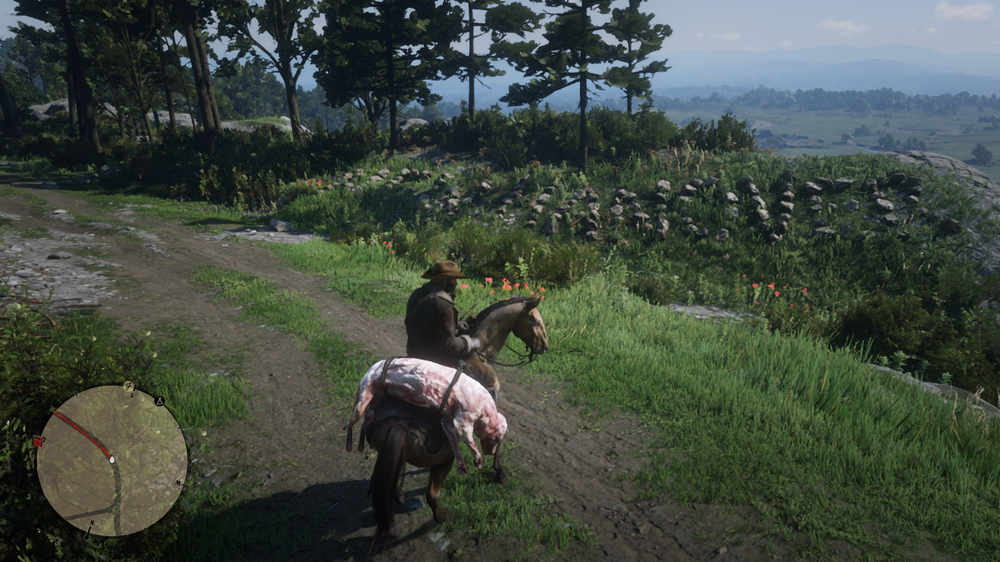This screenshot has width=1000, height=562.
Task: Click the black camp tent icon on minimap rim
Action: pos(158,401)
